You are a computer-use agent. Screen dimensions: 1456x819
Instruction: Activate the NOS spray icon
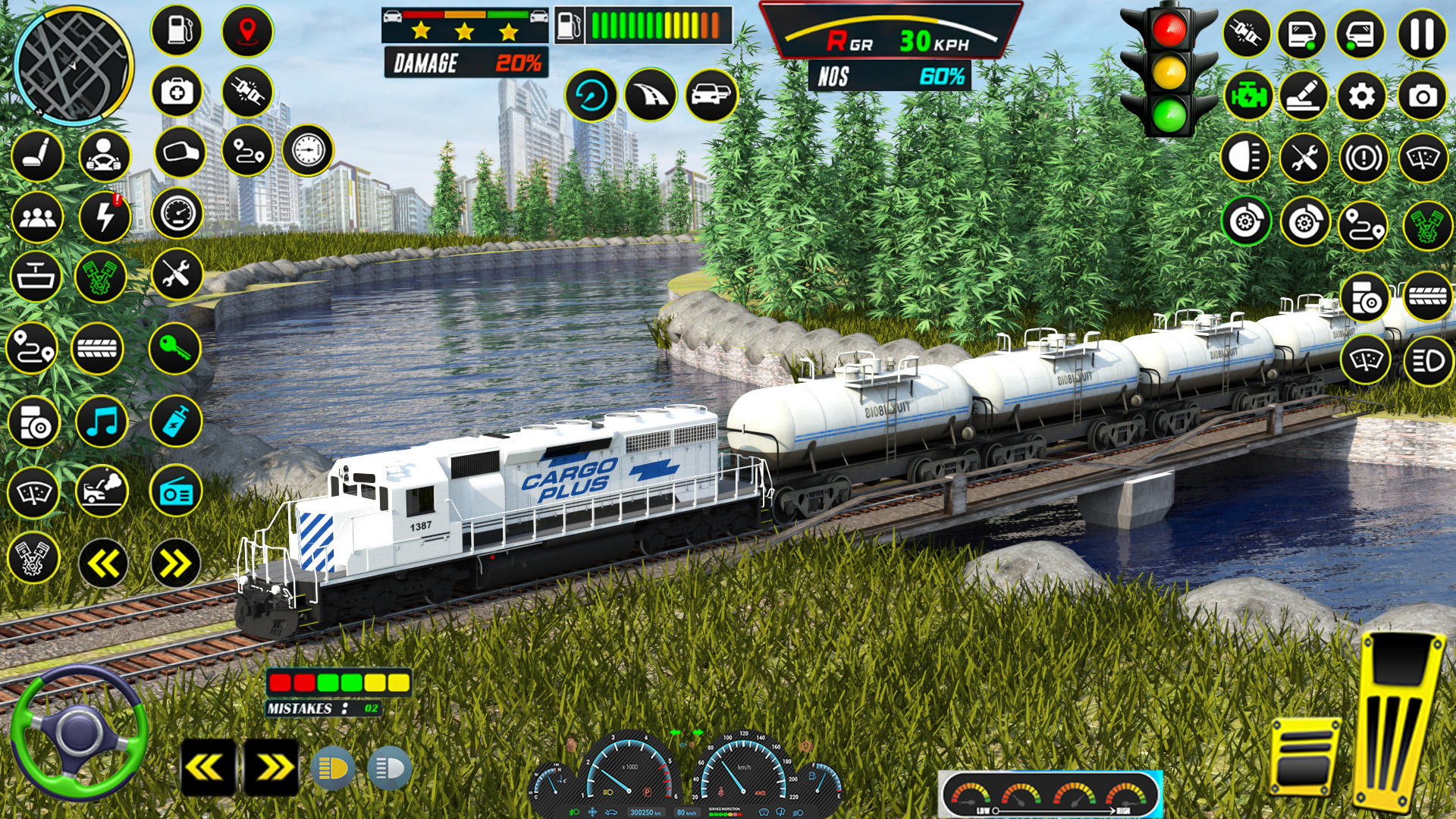click(176, 423)
